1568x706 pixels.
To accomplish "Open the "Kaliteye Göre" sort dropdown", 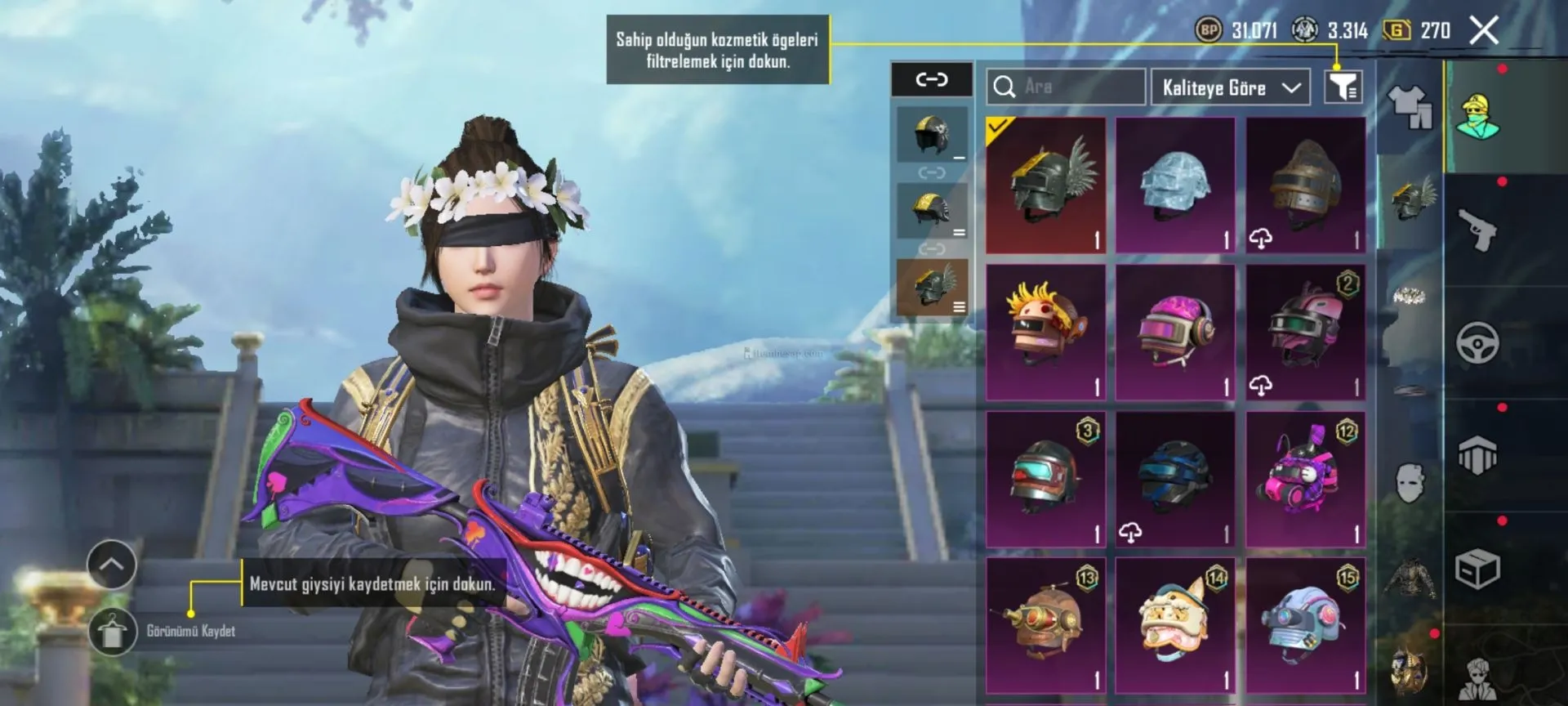I will click(1230, 87).
